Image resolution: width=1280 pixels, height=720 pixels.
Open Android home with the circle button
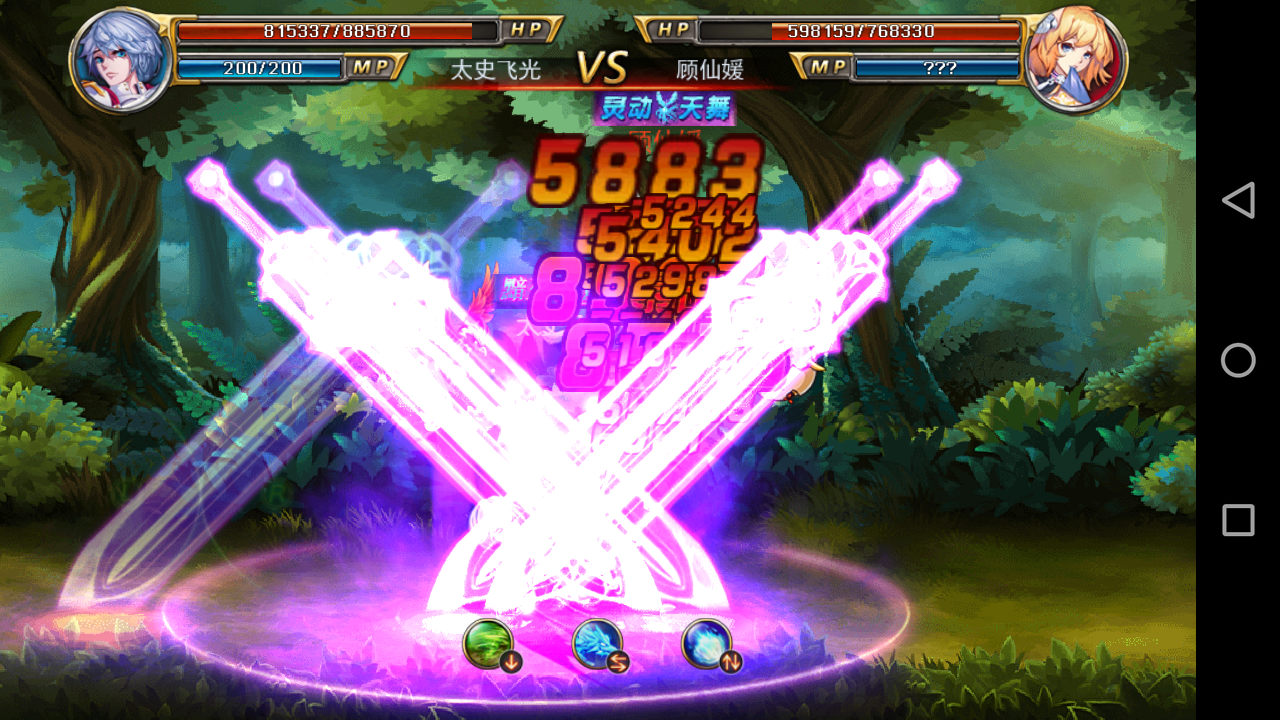(1238, 360)
